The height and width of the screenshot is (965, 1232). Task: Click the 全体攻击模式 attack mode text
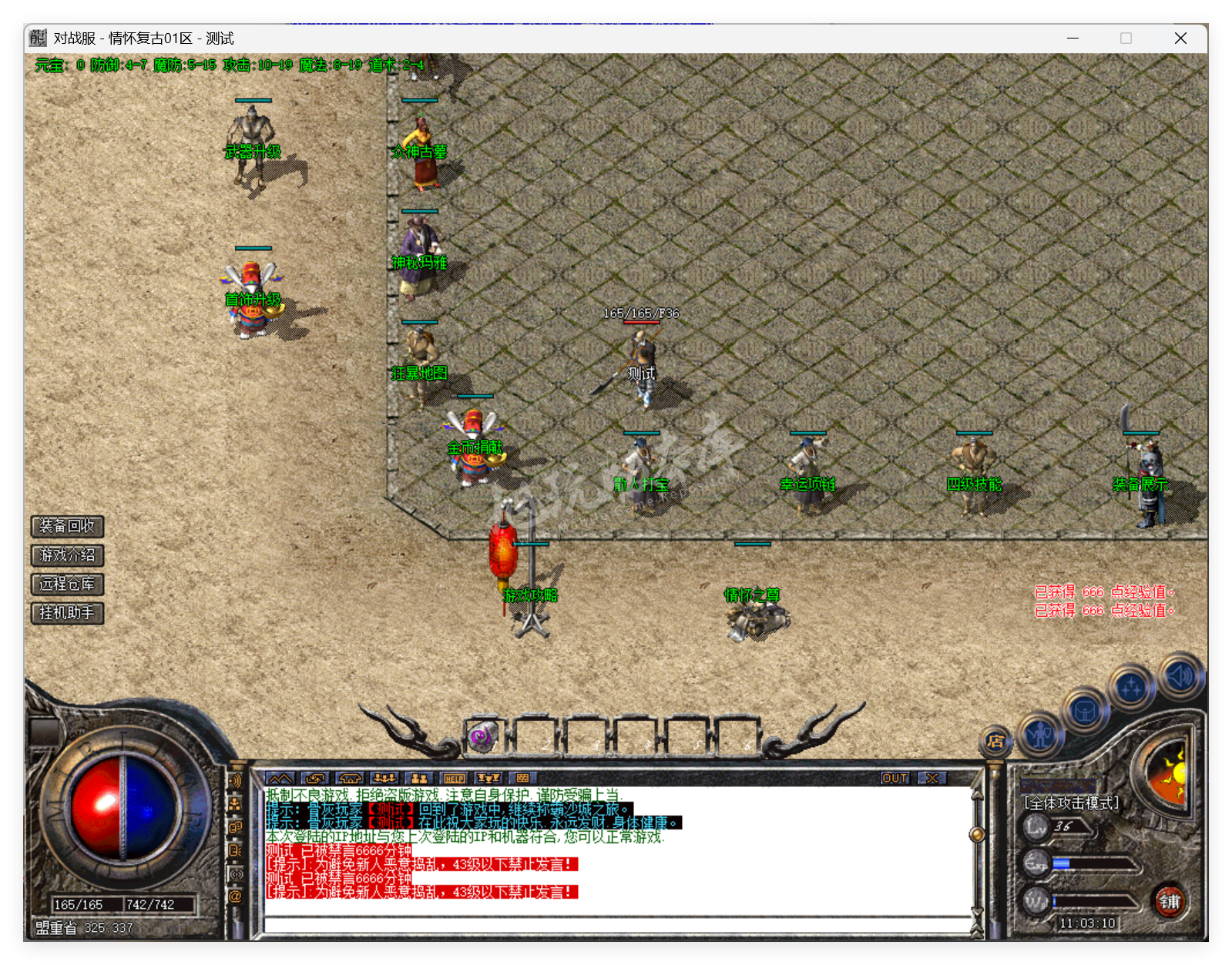pyautogui.click(x=1069, y=801)
